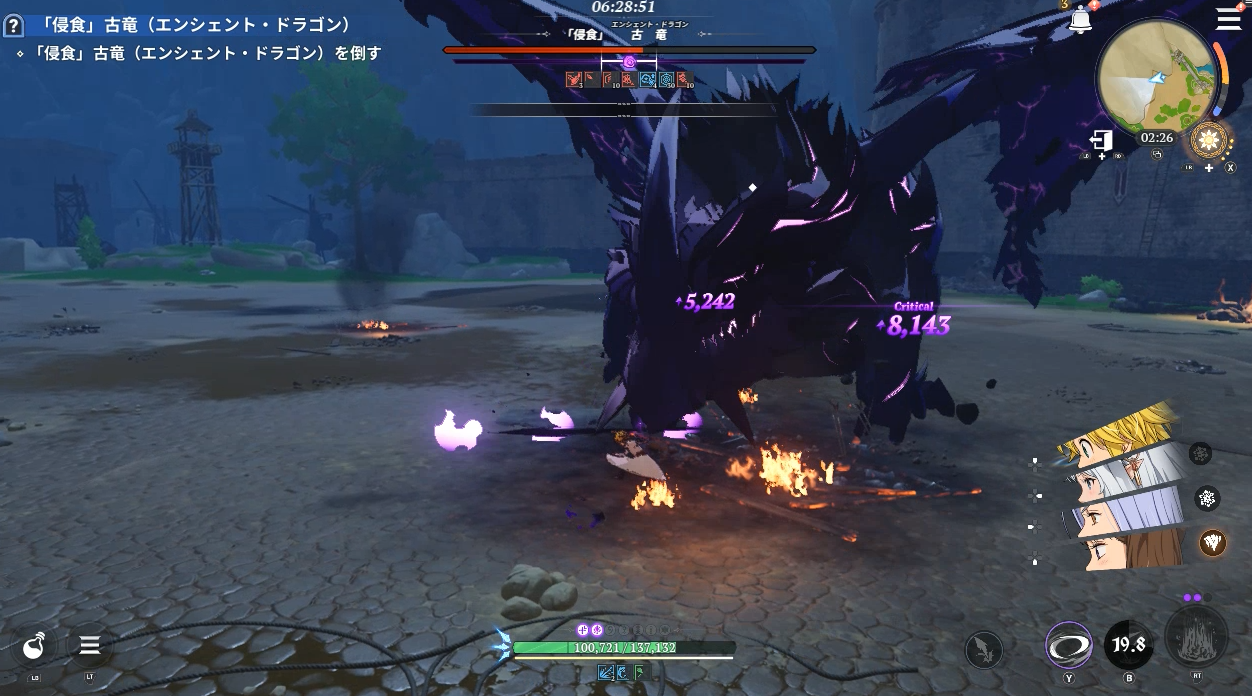1252x696 pixels.
Task: Use the purple-ringed swirl skill
Action: coord(1068,645)
